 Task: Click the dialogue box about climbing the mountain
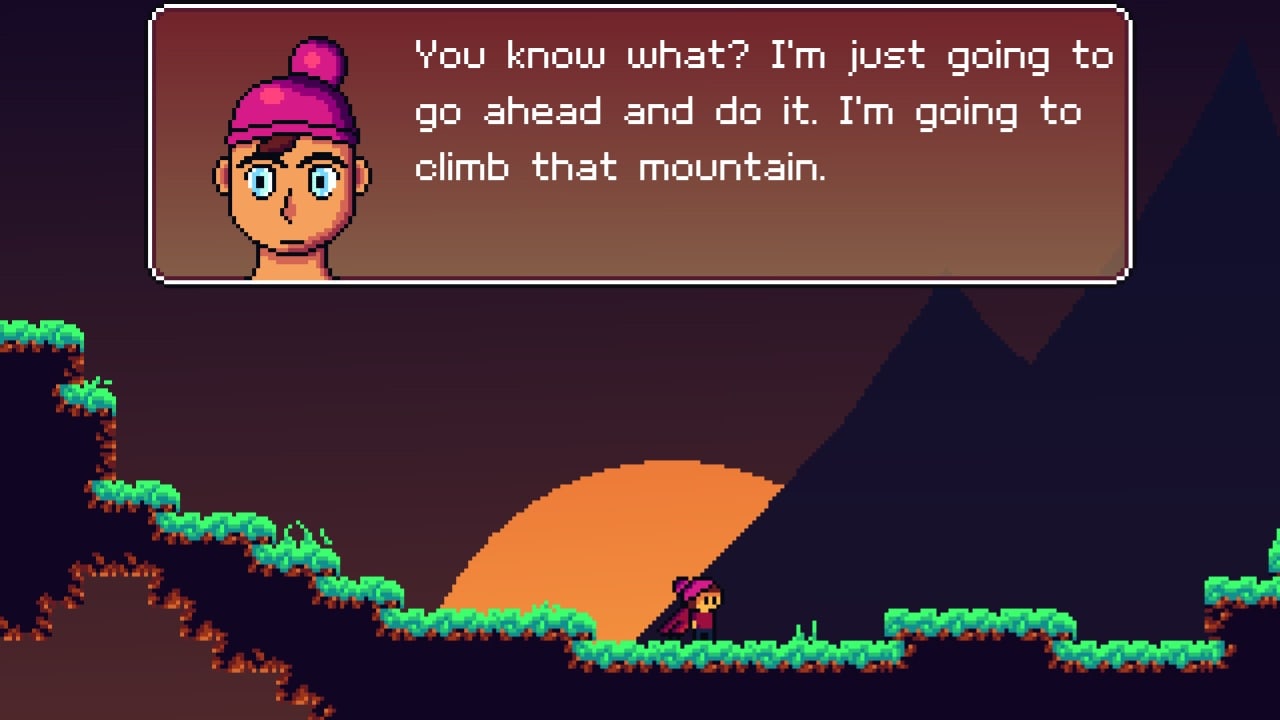640,145
